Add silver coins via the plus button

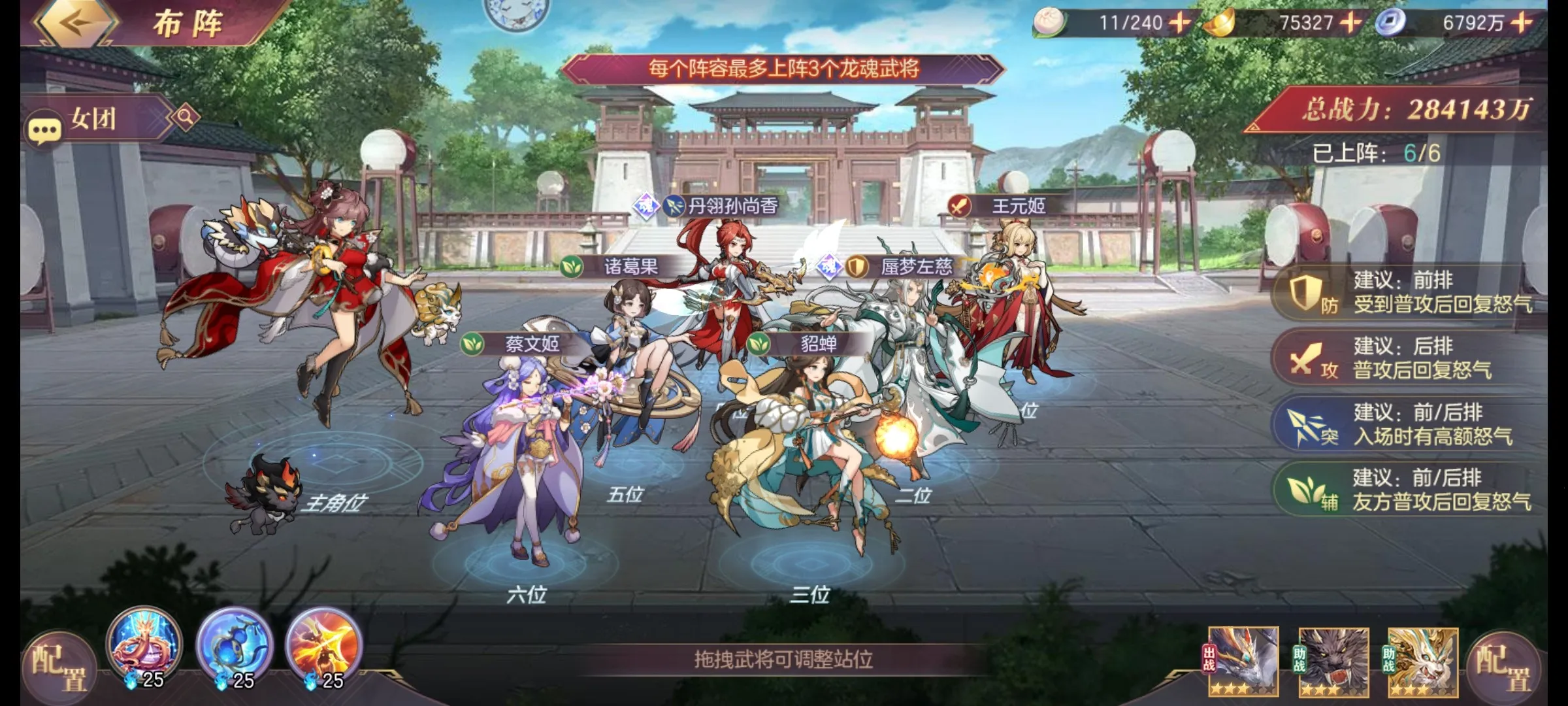1522,23
